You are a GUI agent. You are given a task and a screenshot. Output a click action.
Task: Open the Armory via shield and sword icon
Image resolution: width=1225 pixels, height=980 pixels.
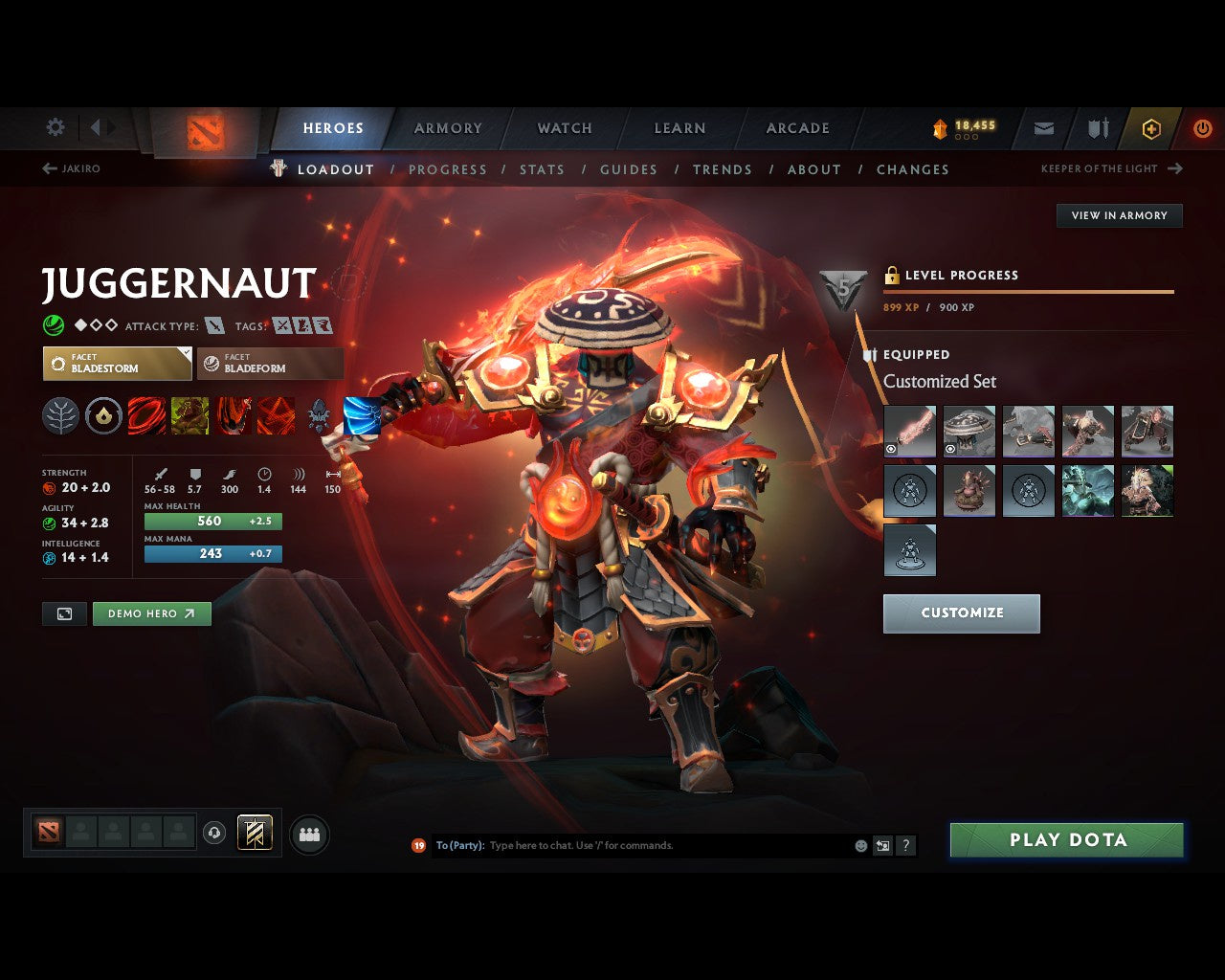point(1097,128)
